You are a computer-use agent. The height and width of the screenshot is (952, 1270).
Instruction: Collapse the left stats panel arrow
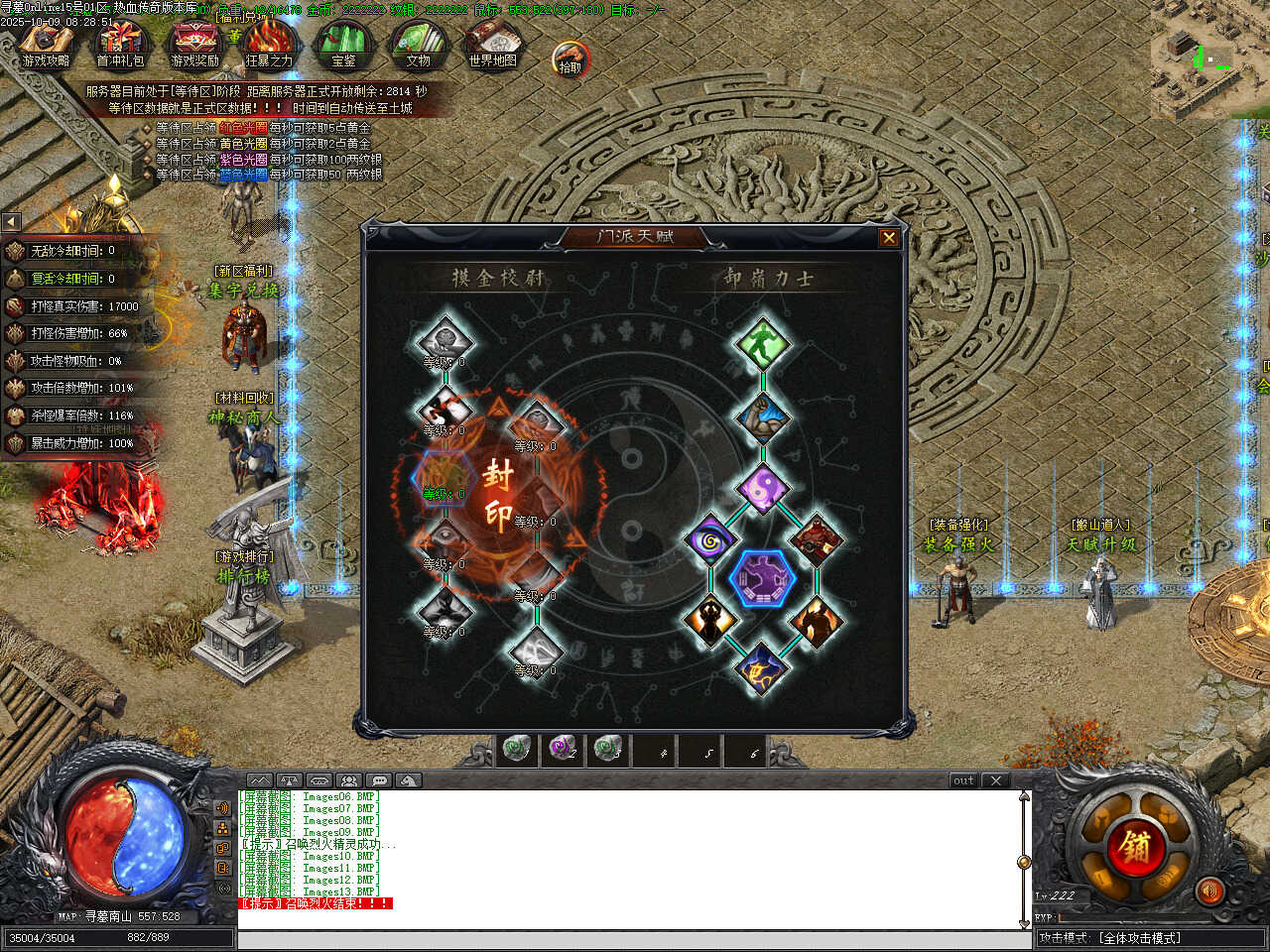pyautogui.click(x=11, y=222)
